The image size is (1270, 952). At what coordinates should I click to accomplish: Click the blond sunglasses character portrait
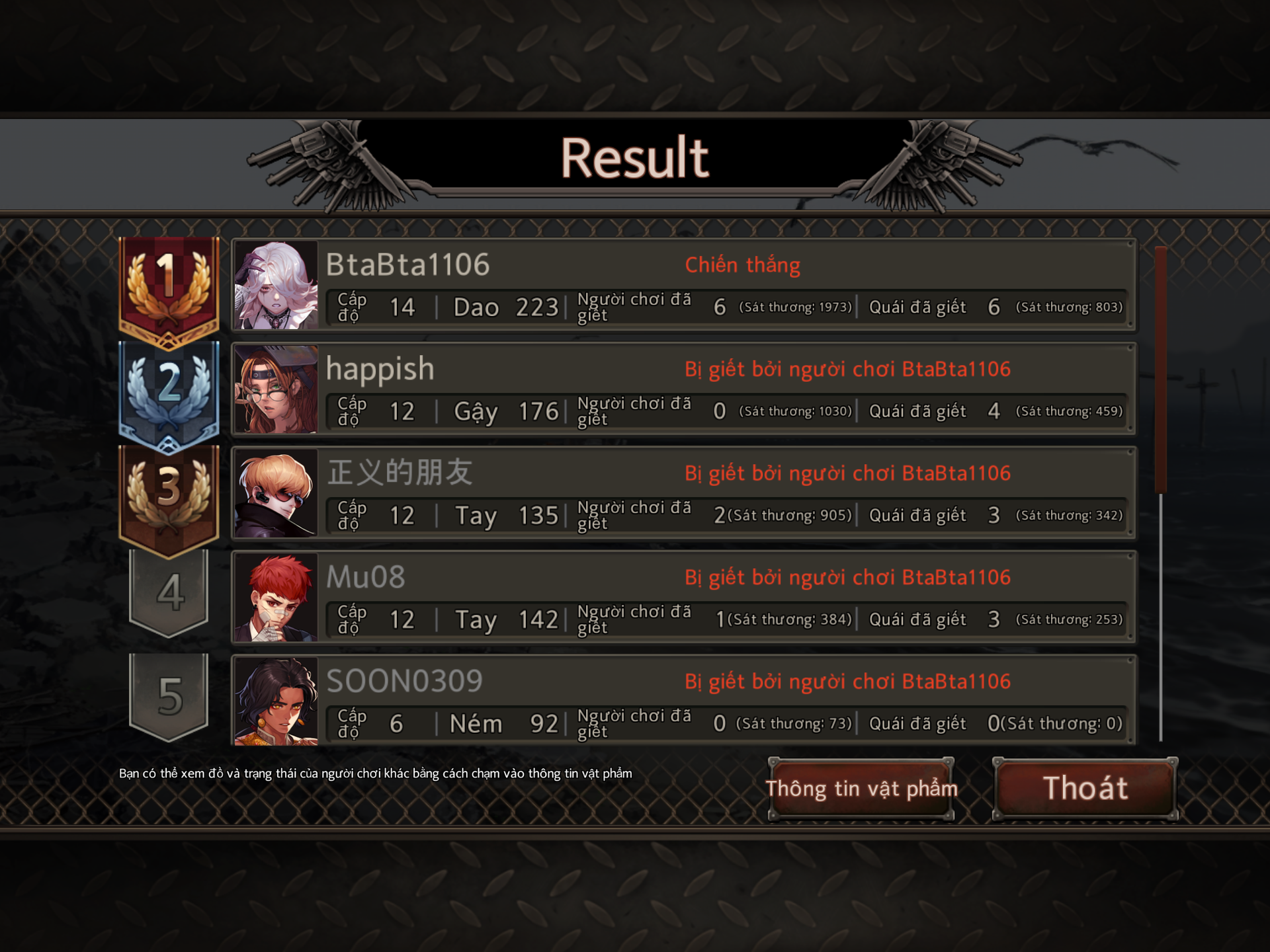(x=276, y=493)
